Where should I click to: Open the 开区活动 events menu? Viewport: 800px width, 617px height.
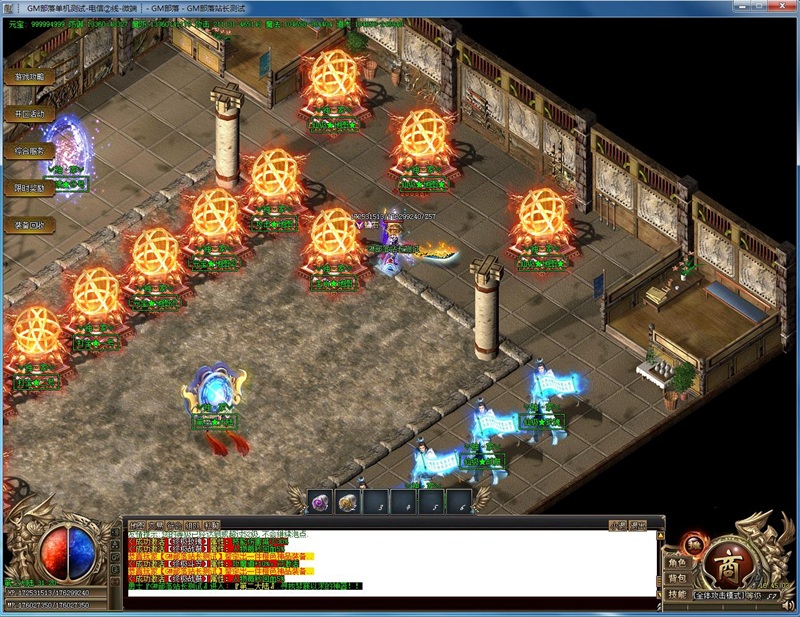(x=29, y=114)
